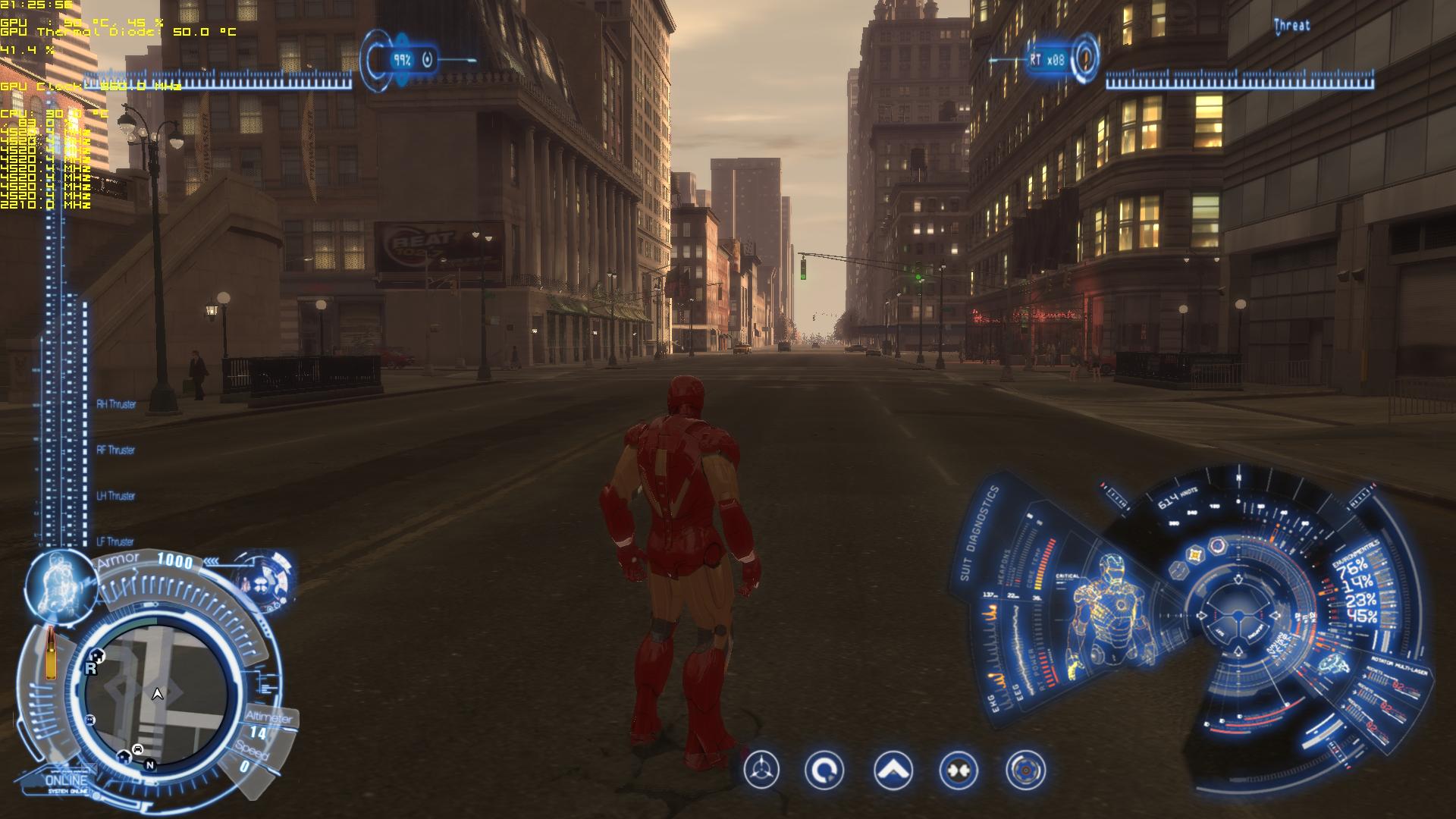
Task: Select the car marker on the minimap
Action: tap(138, 749)
